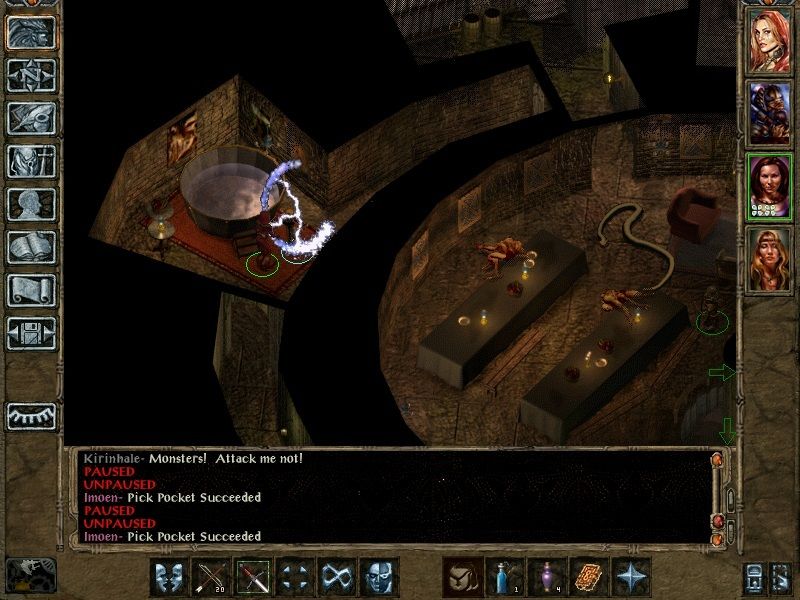Open the mage spellbook button

pos(31,247)
